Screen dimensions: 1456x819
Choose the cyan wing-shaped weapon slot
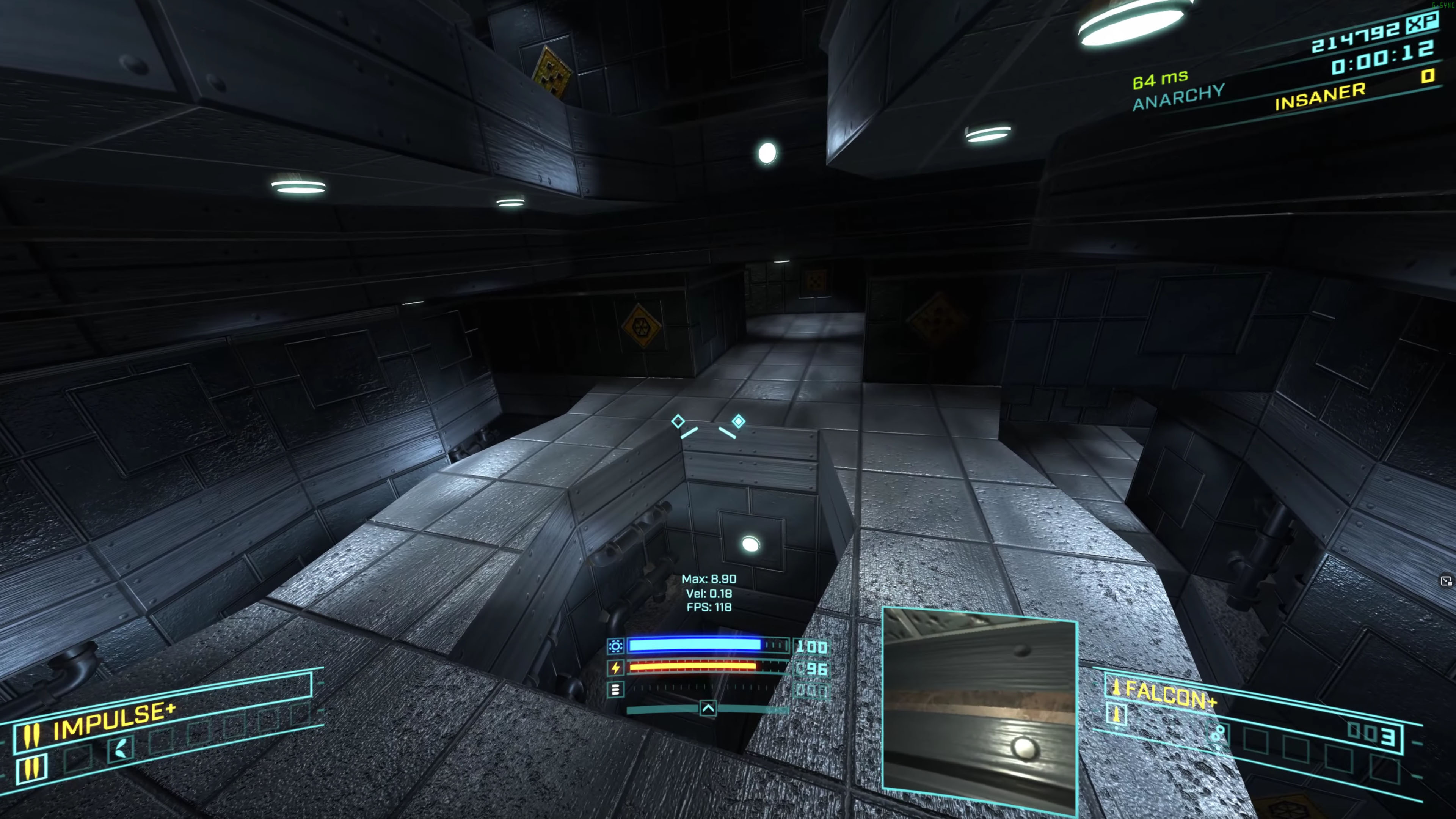[x=121, y=750]
